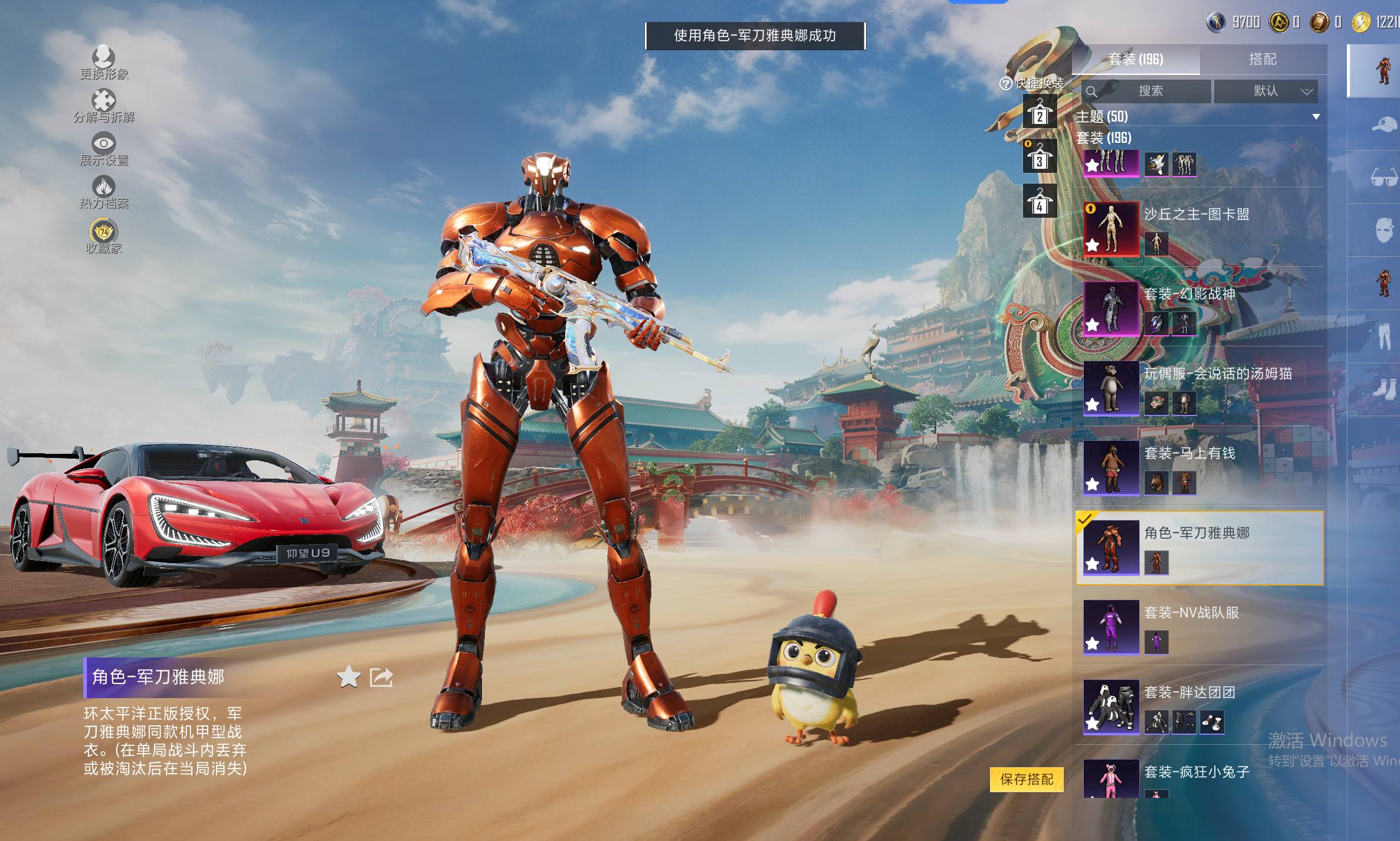Expand the 主题 (50) section
The height and width of the screenshot is (841, 1400).
click(1316, 117)
